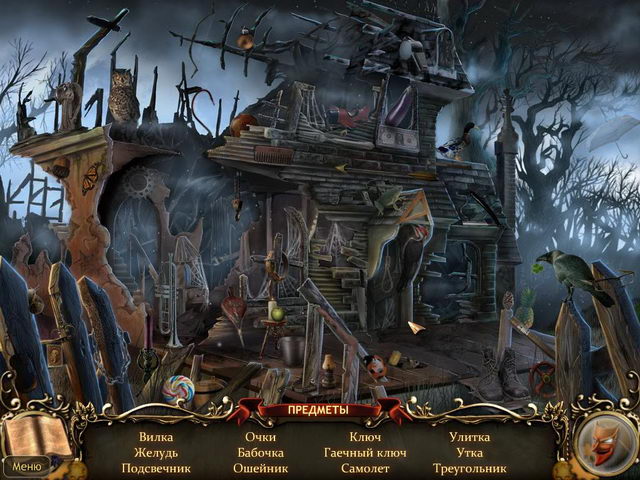Click the red Предметы banner
Screen dimensions: 640x480
[x=320, y=410]
